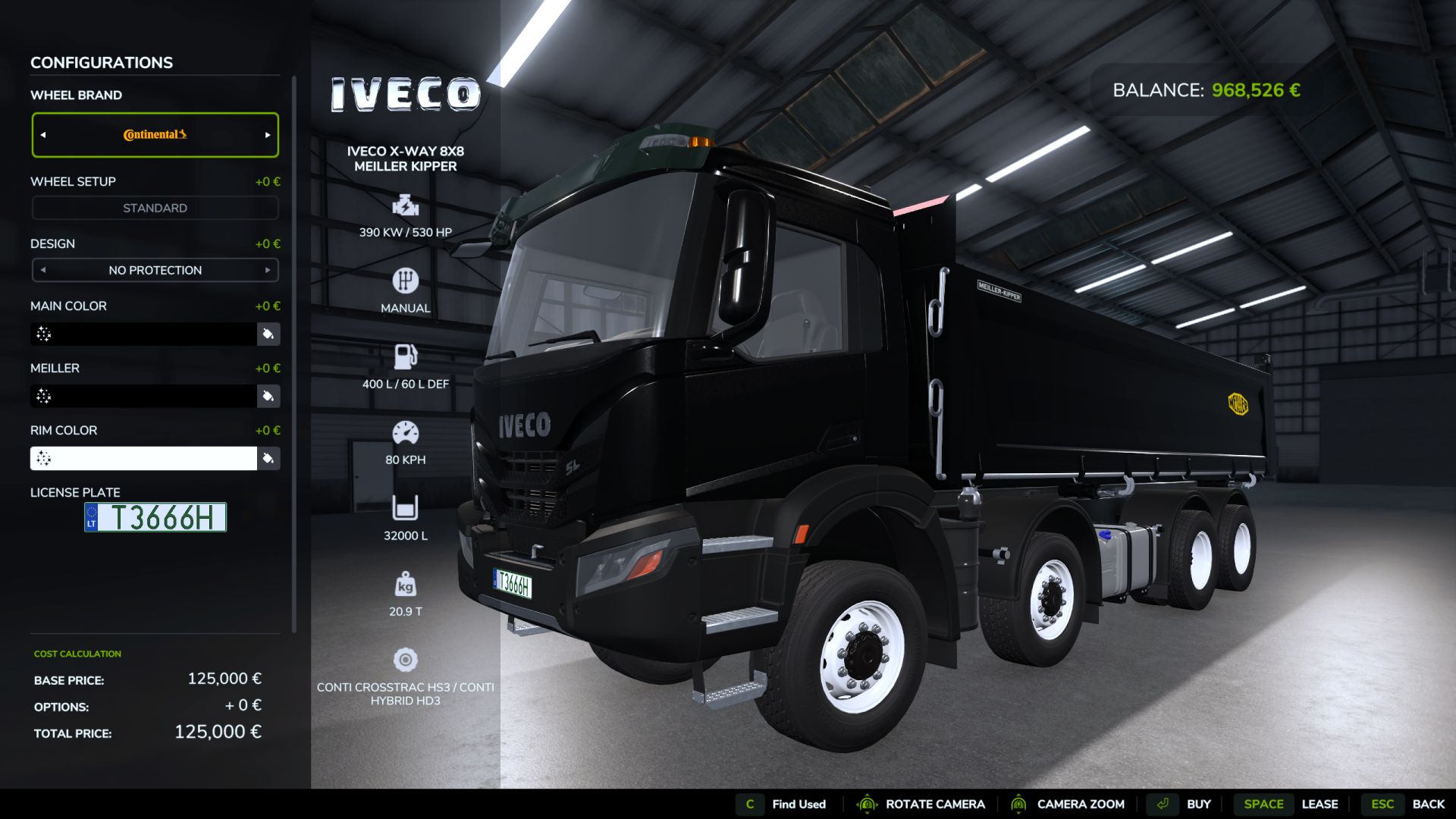Click the Standard wheel setup field
The width and height of the screenshot is (1456, 819).
155,208
